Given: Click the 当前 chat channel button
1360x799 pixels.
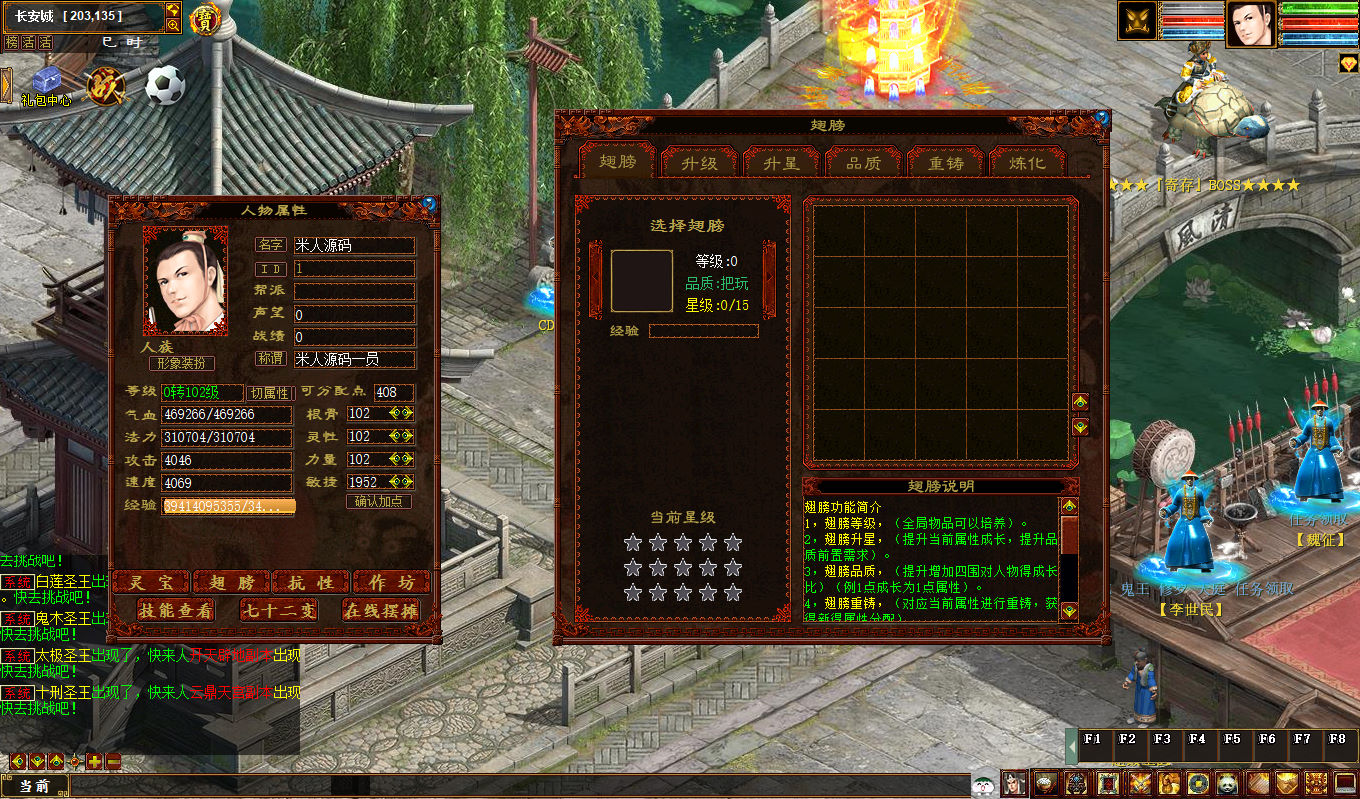Looking at the screenshot, I should click(35, 786).
